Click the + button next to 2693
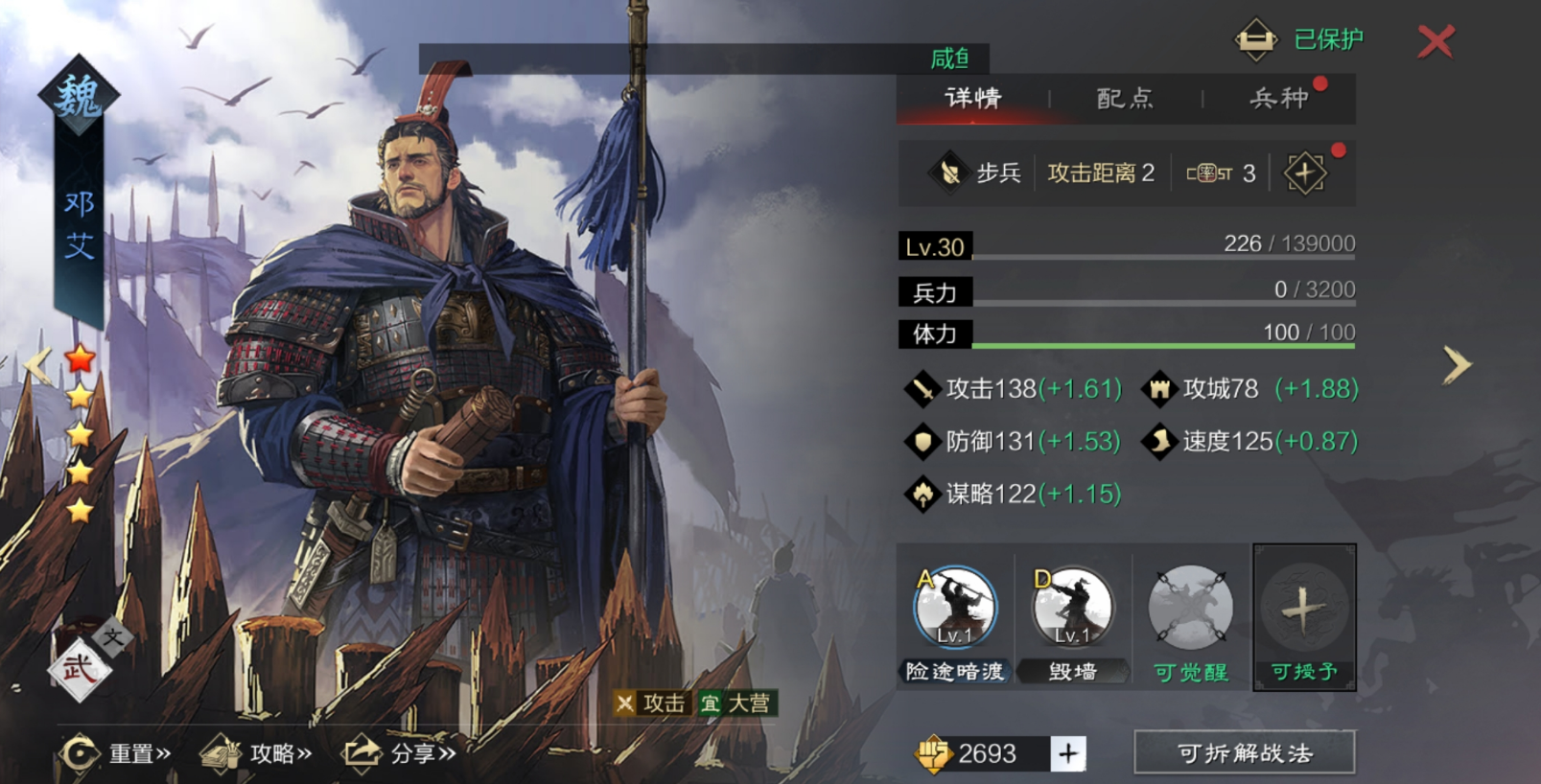This screenshot has height=784, width=1541. [x=1067, y=753]
